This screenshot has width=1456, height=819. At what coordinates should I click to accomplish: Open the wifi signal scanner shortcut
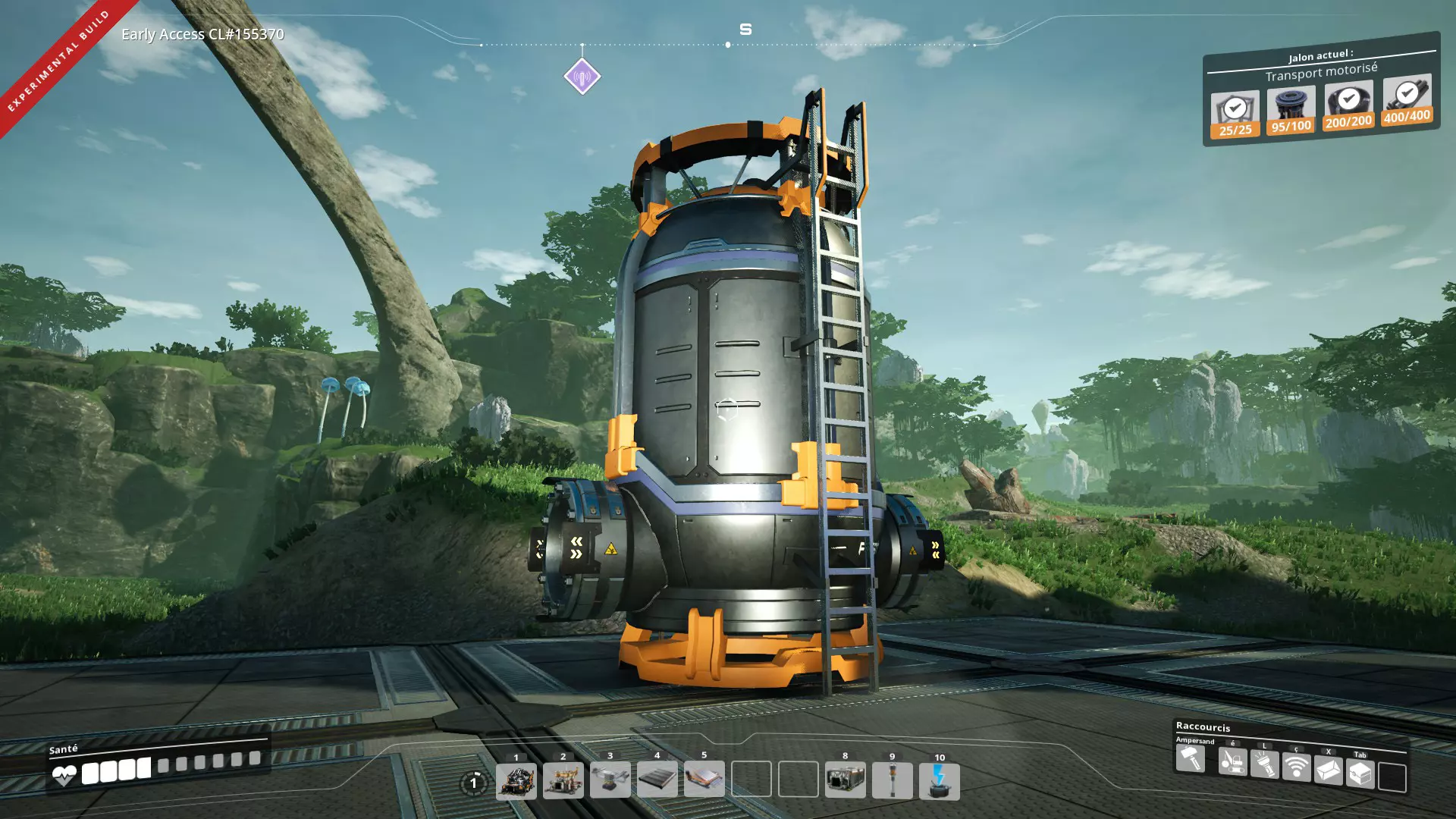pyautogui.click(x=1296, y=767)
